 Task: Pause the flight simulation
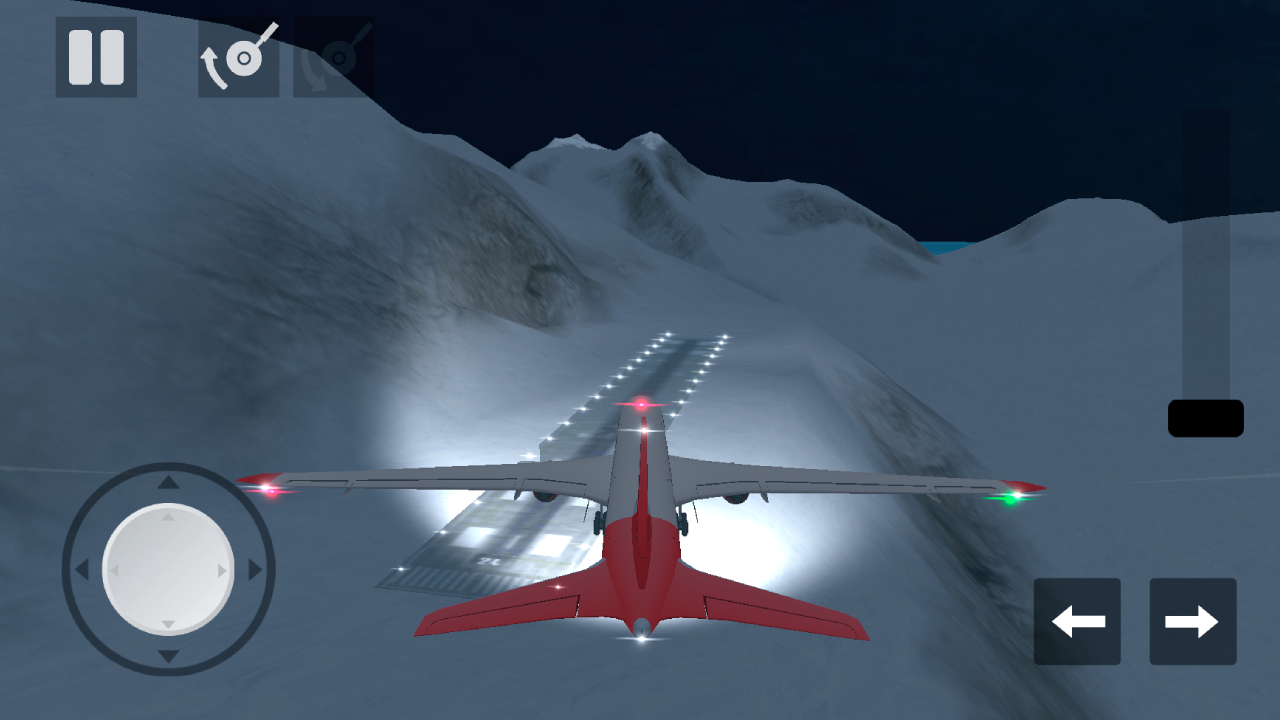pos(95,57)
